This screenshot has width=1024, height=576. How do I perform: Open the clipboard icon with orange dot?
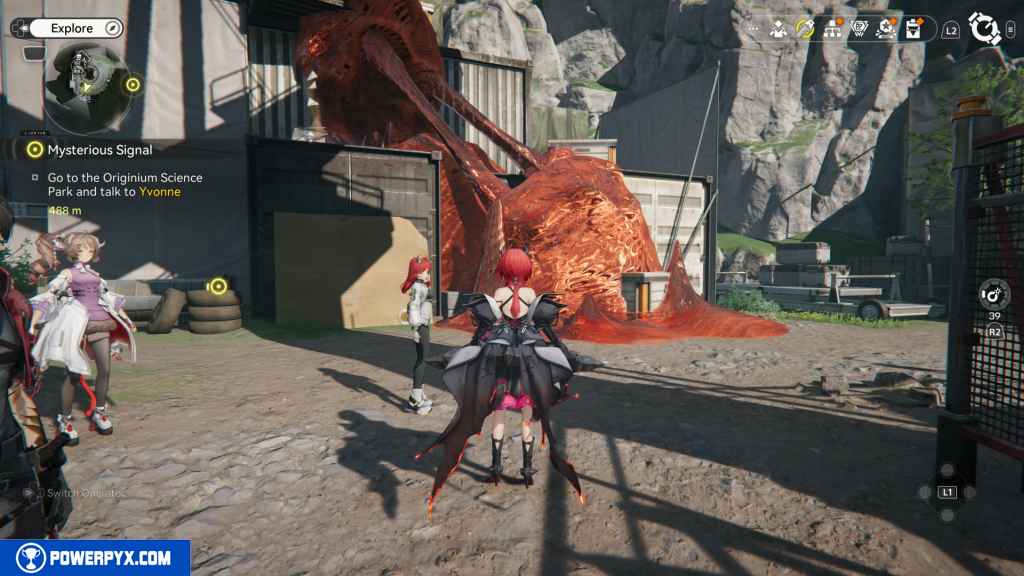[912, 29]
